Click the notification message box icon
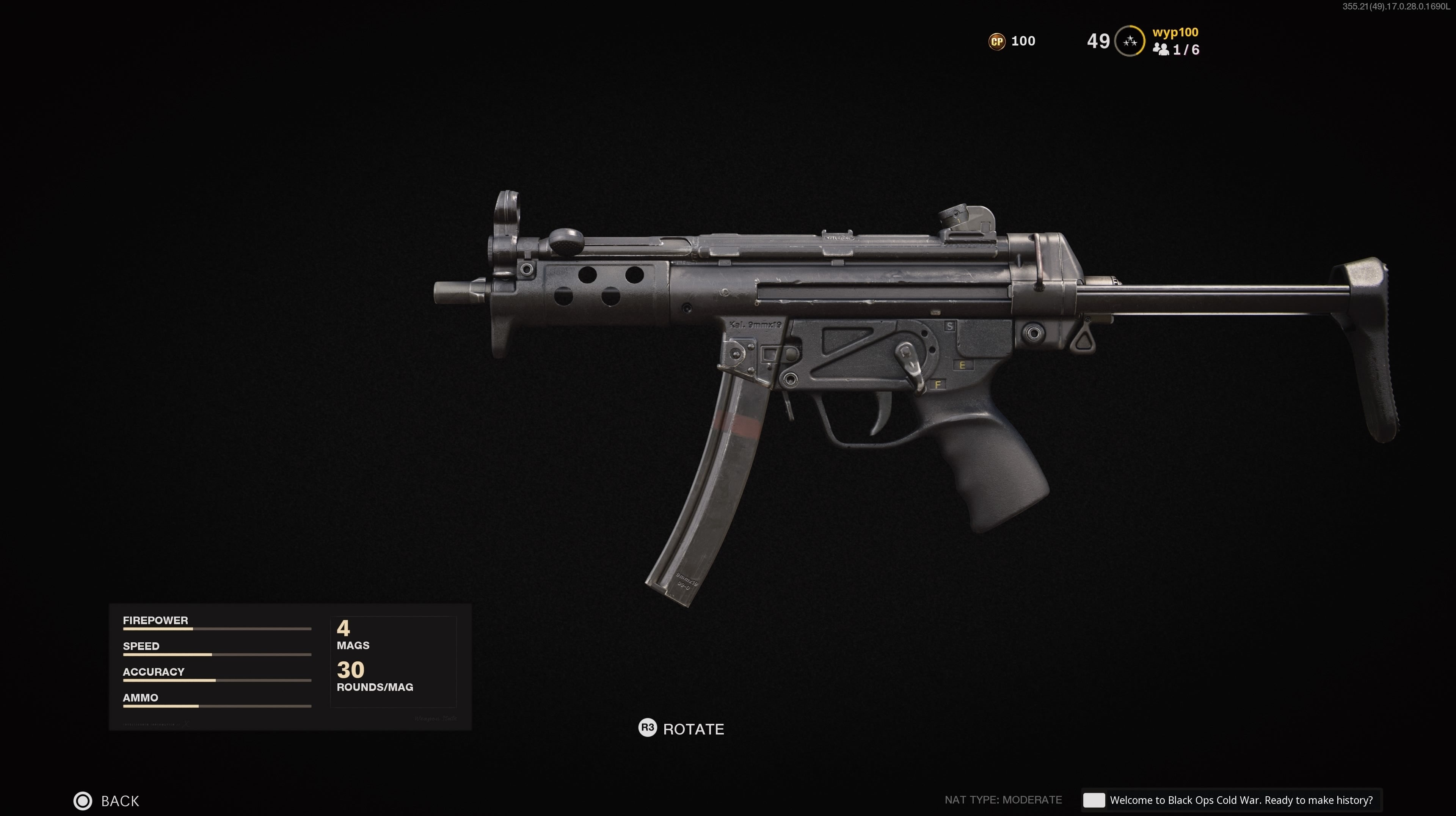 pyautogui.click(x=1094, y=800)
